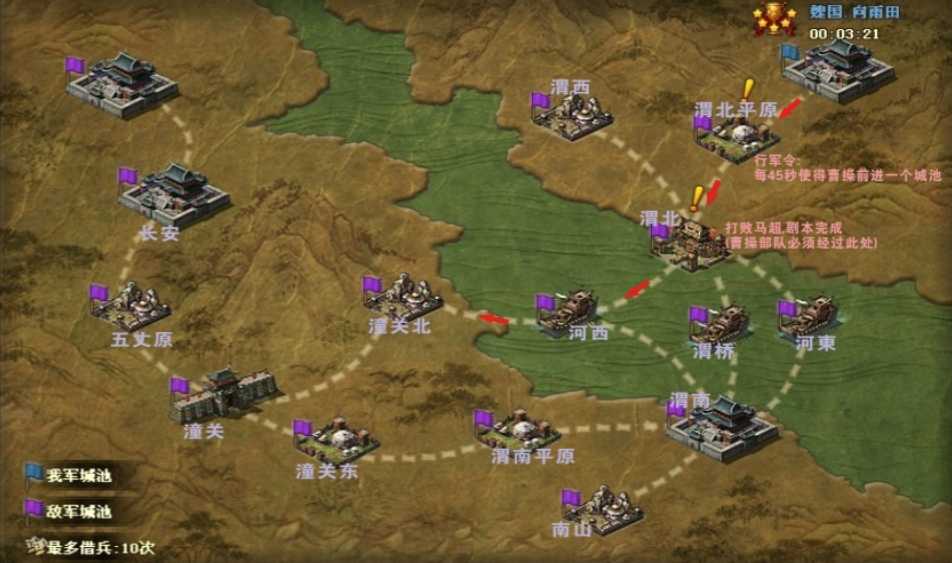Click the gold trophy icon
Image resolution: width=952 pixels, height=563 pixels.
[x=774, y=19]
